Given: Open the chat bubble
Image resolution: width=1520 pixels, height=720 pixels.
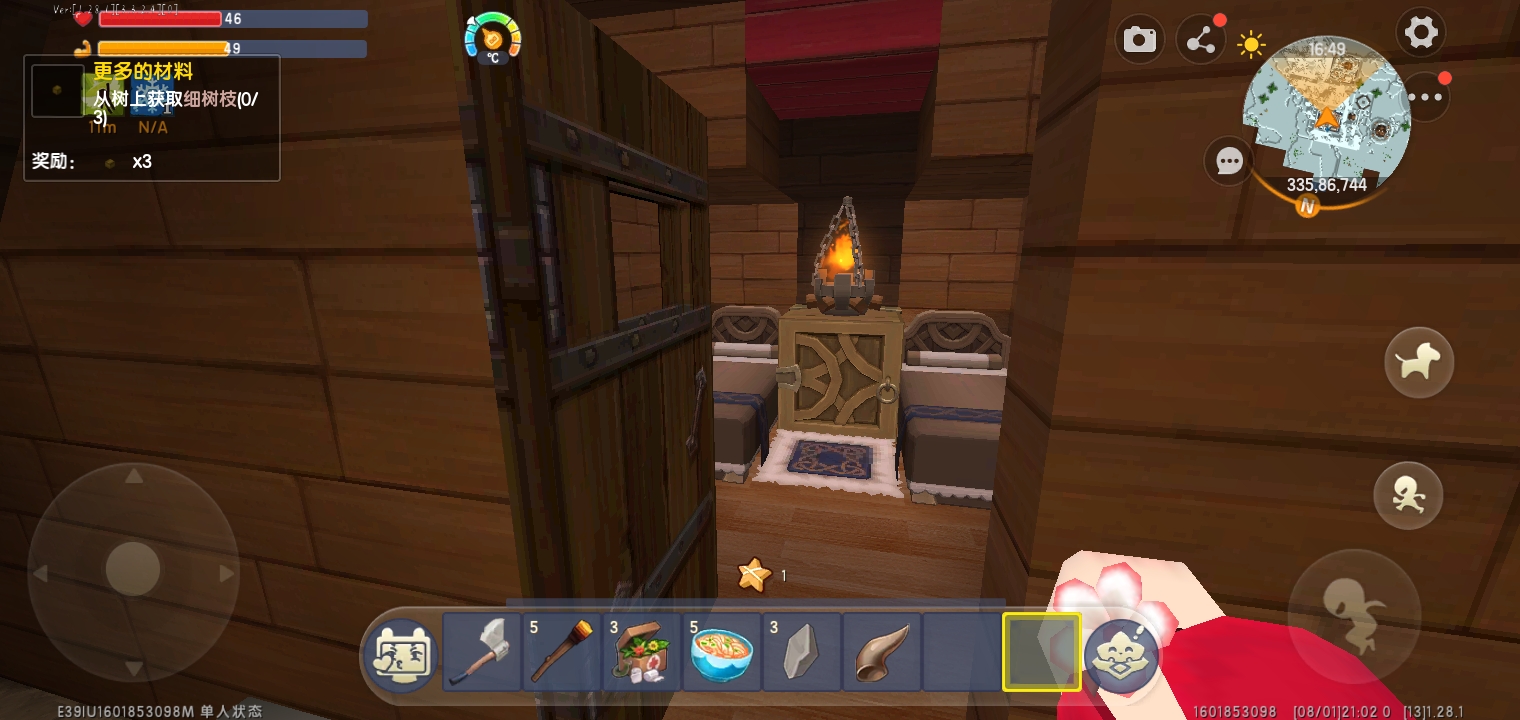Looking at the screenshot, I should click(x=1228, y=161).
